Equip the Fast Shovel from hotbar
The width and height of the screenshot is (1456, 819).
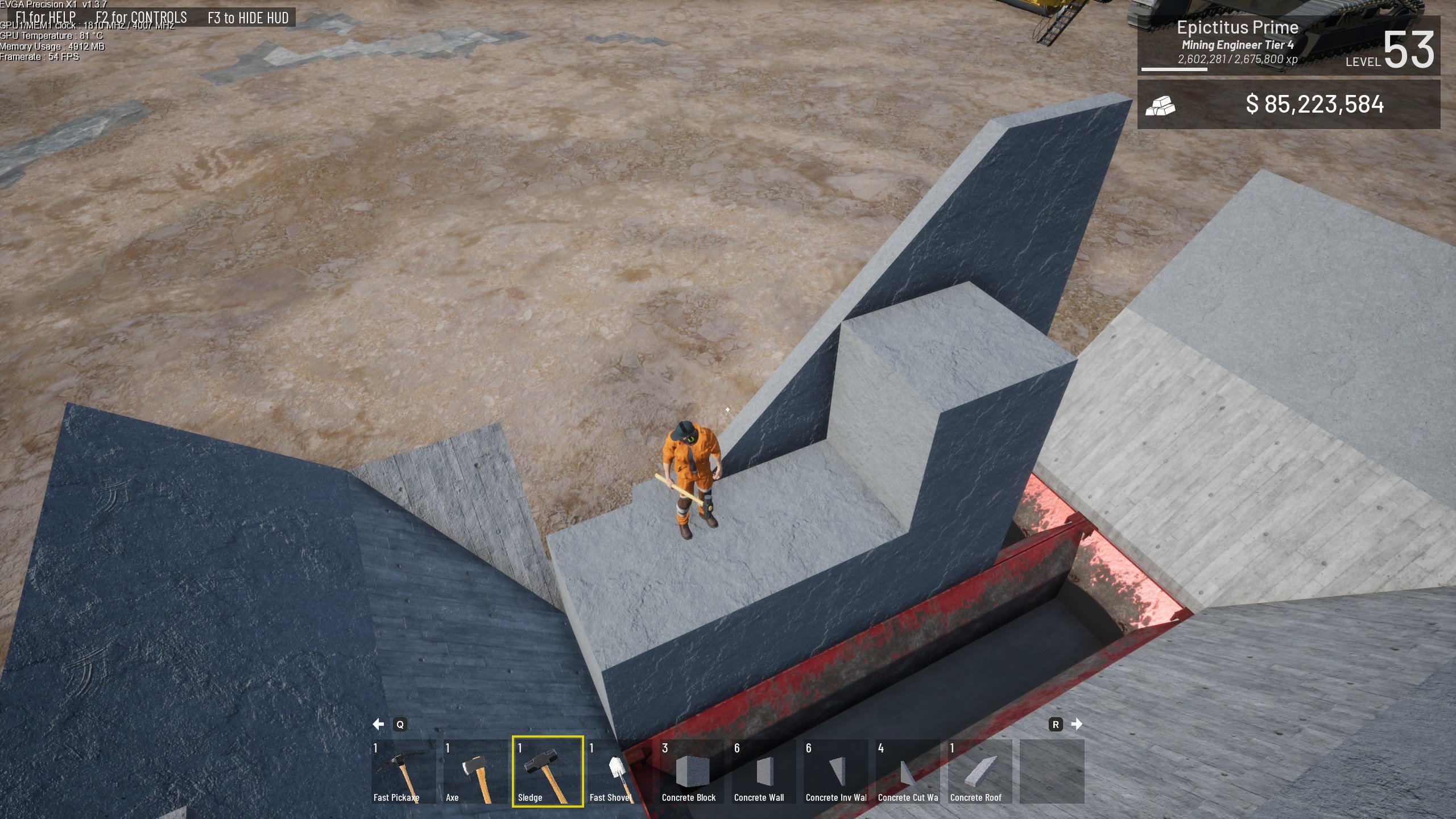pyautogui.click(x=619, y=771)
